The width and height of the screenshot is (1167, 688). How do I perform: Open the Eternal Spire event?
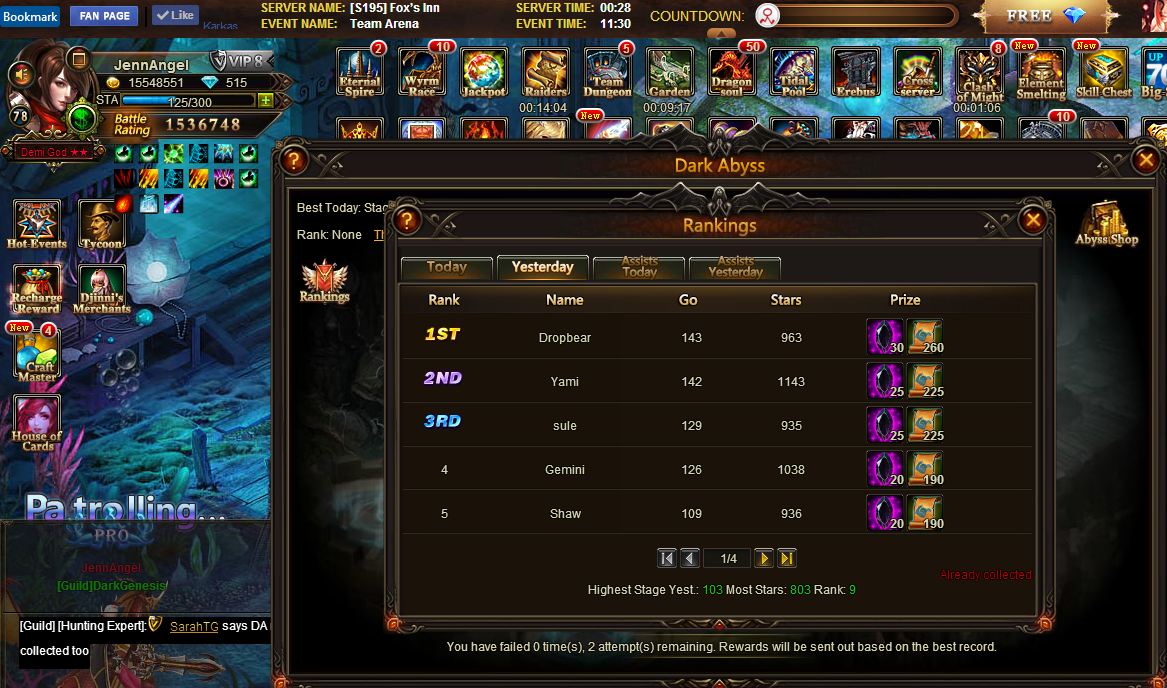click(x=359, y=73)
